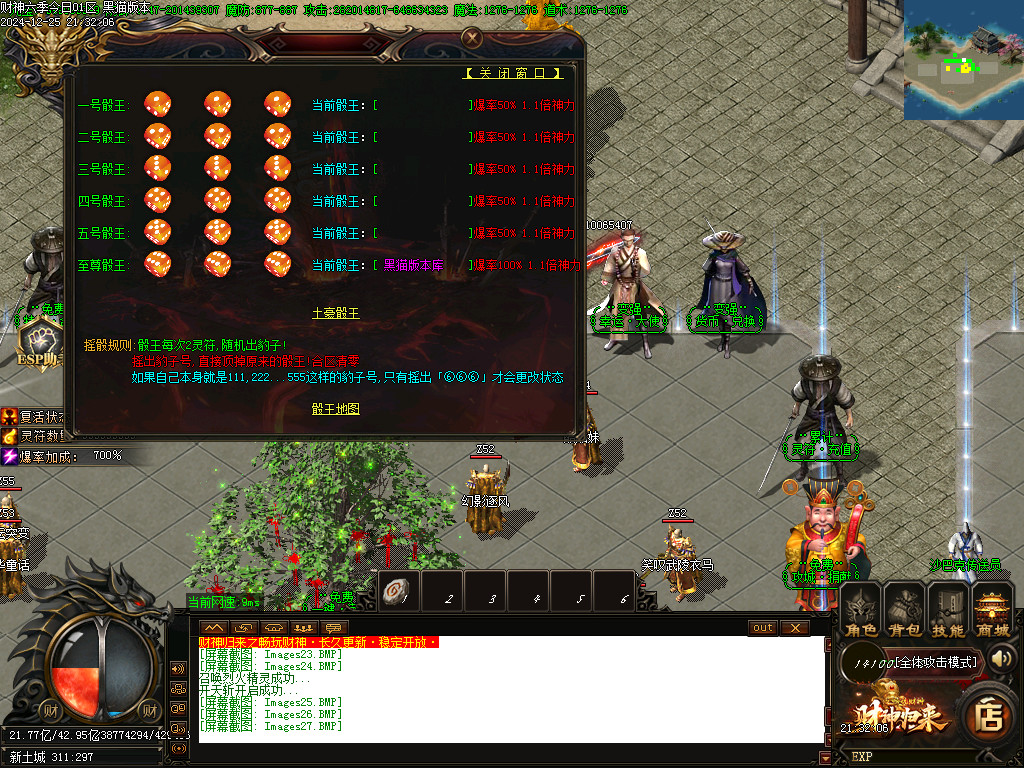Open the 背包 bag
This screenshot has width=1024, height=768.
[x=905, y=610]
